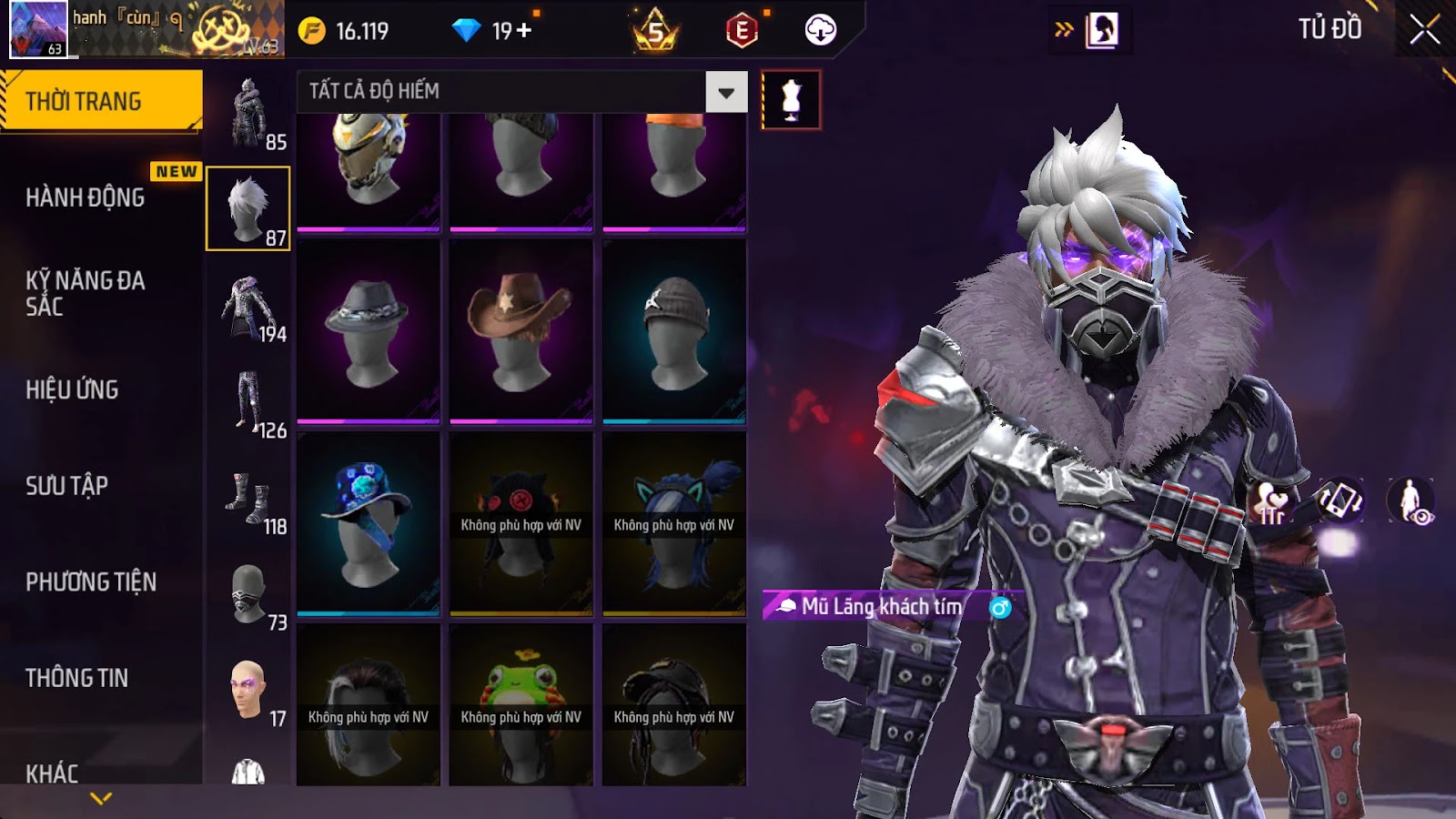Go to the Hiệu Ứng section

73,389
